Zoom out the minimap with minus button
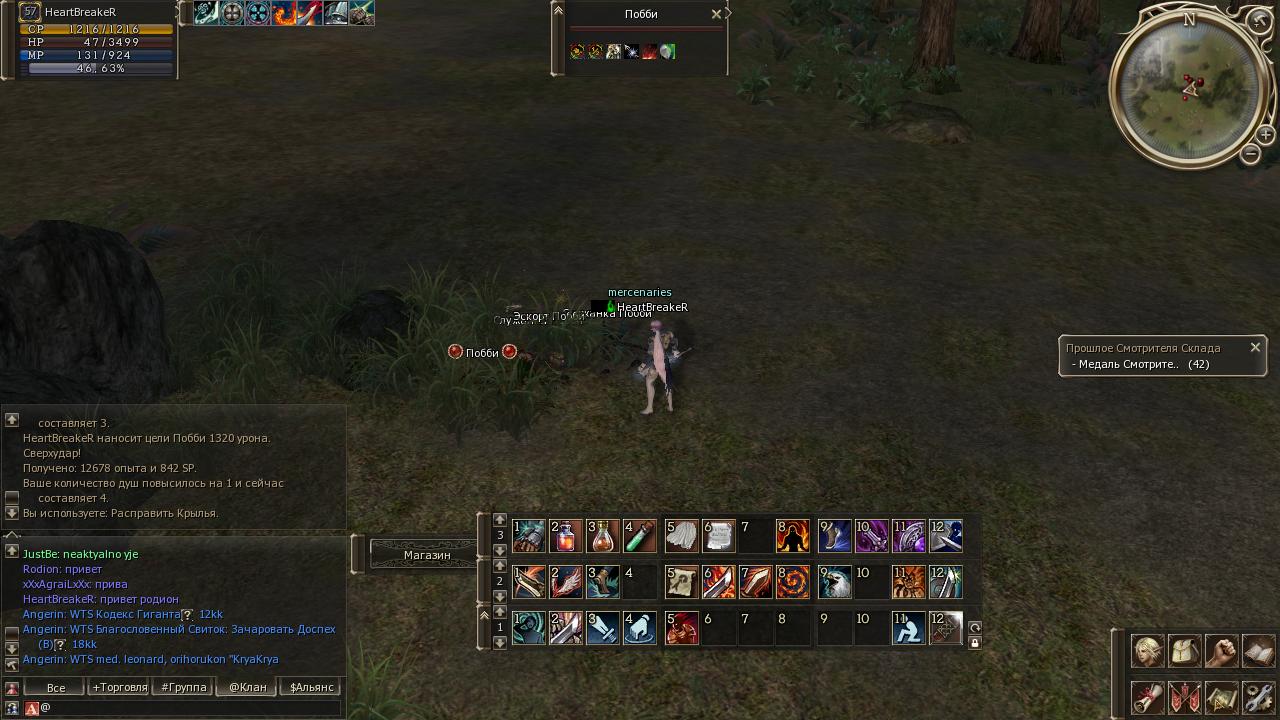 [1250, 154]
